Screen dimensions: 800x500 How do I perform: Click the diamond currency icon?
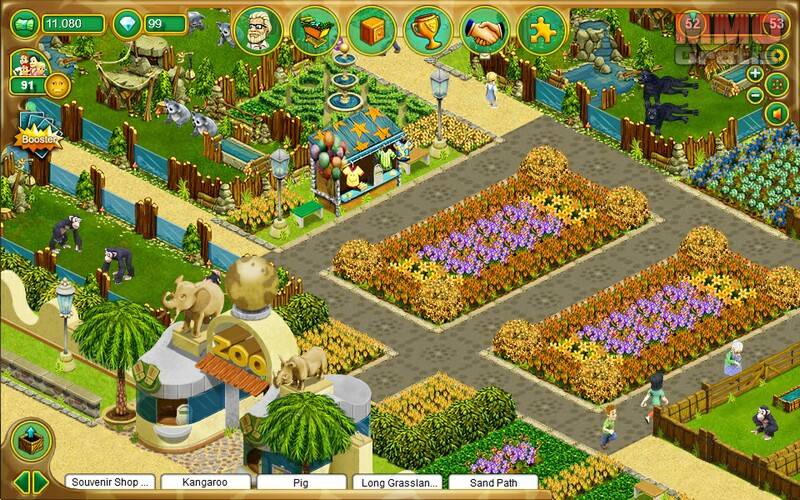(x=127, y=23)
